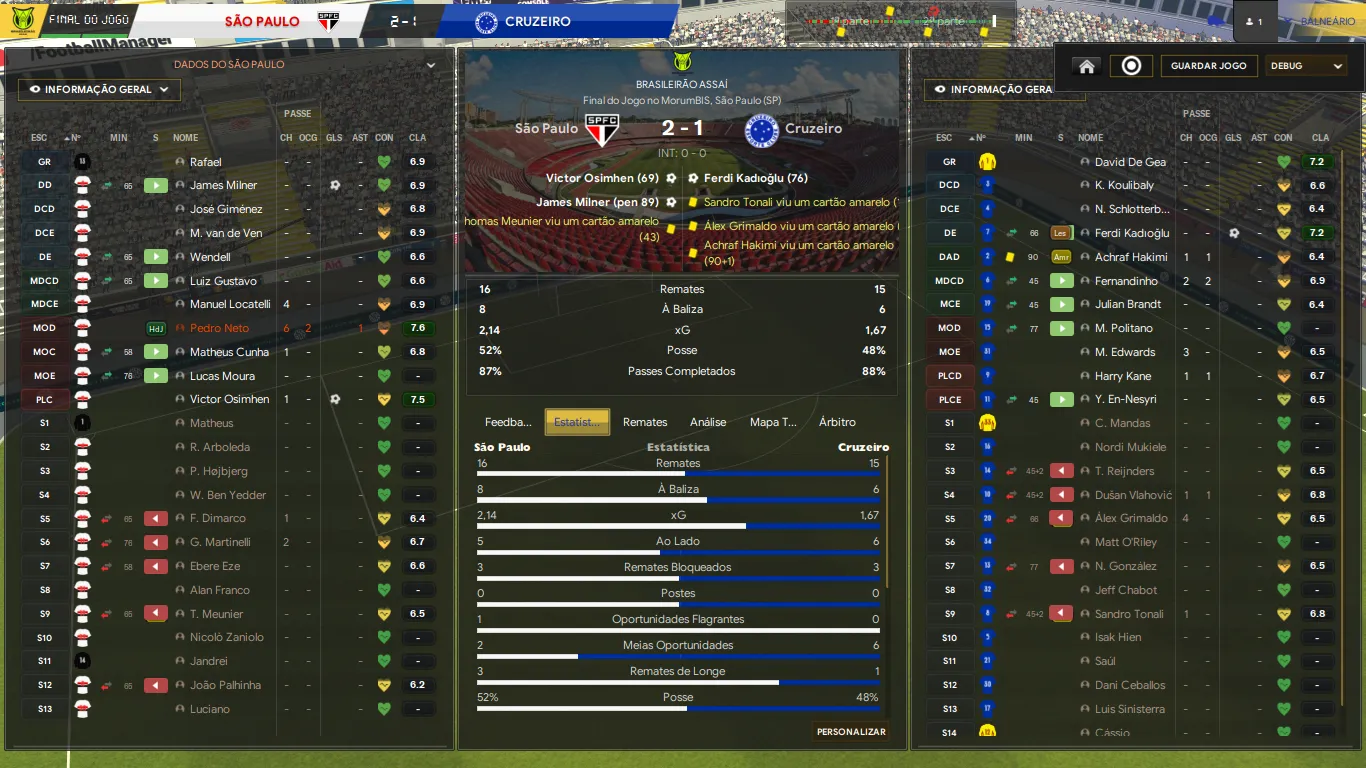This screenshot has width=1366, height=768.
Task: Expand the Dados do São Paulo panel selector
Action: pyautogui.click(x=431, y=65)
